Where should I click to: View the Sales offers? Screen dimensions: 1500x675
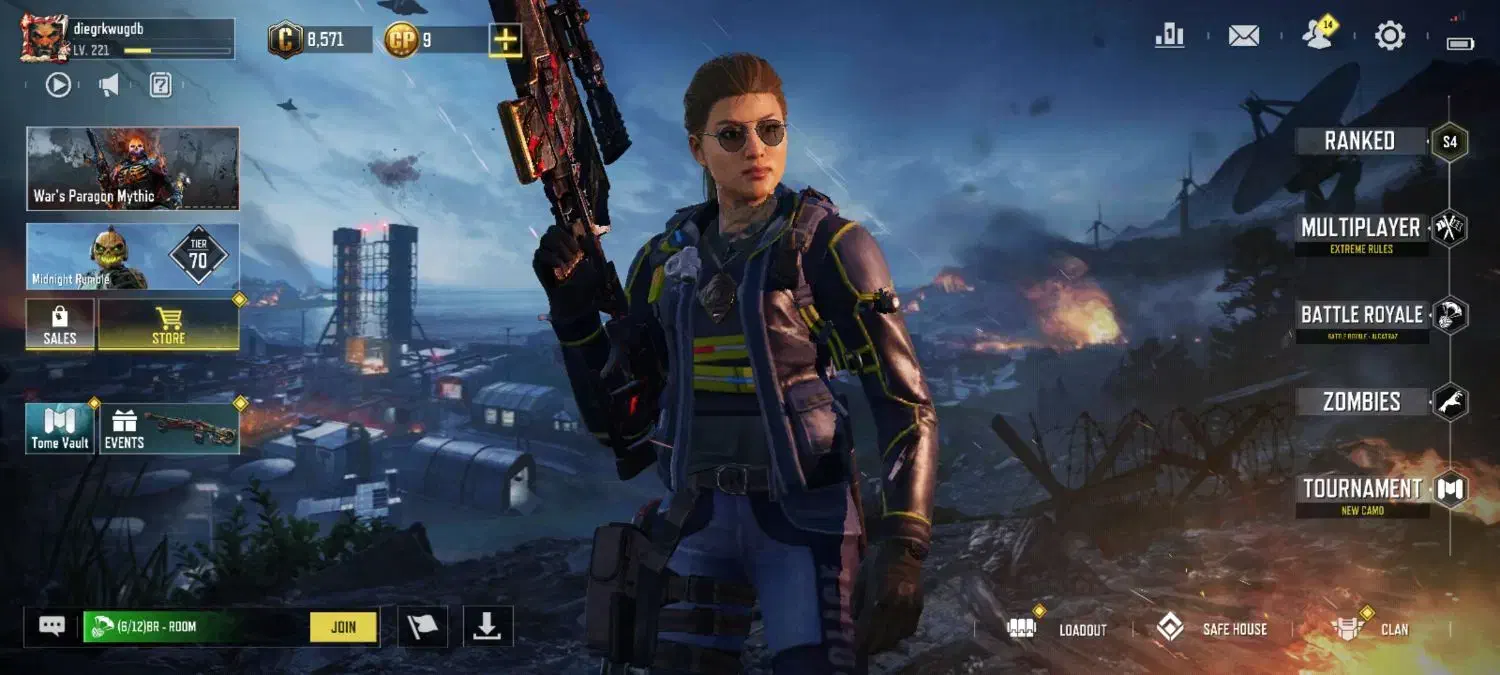[60, 325]
